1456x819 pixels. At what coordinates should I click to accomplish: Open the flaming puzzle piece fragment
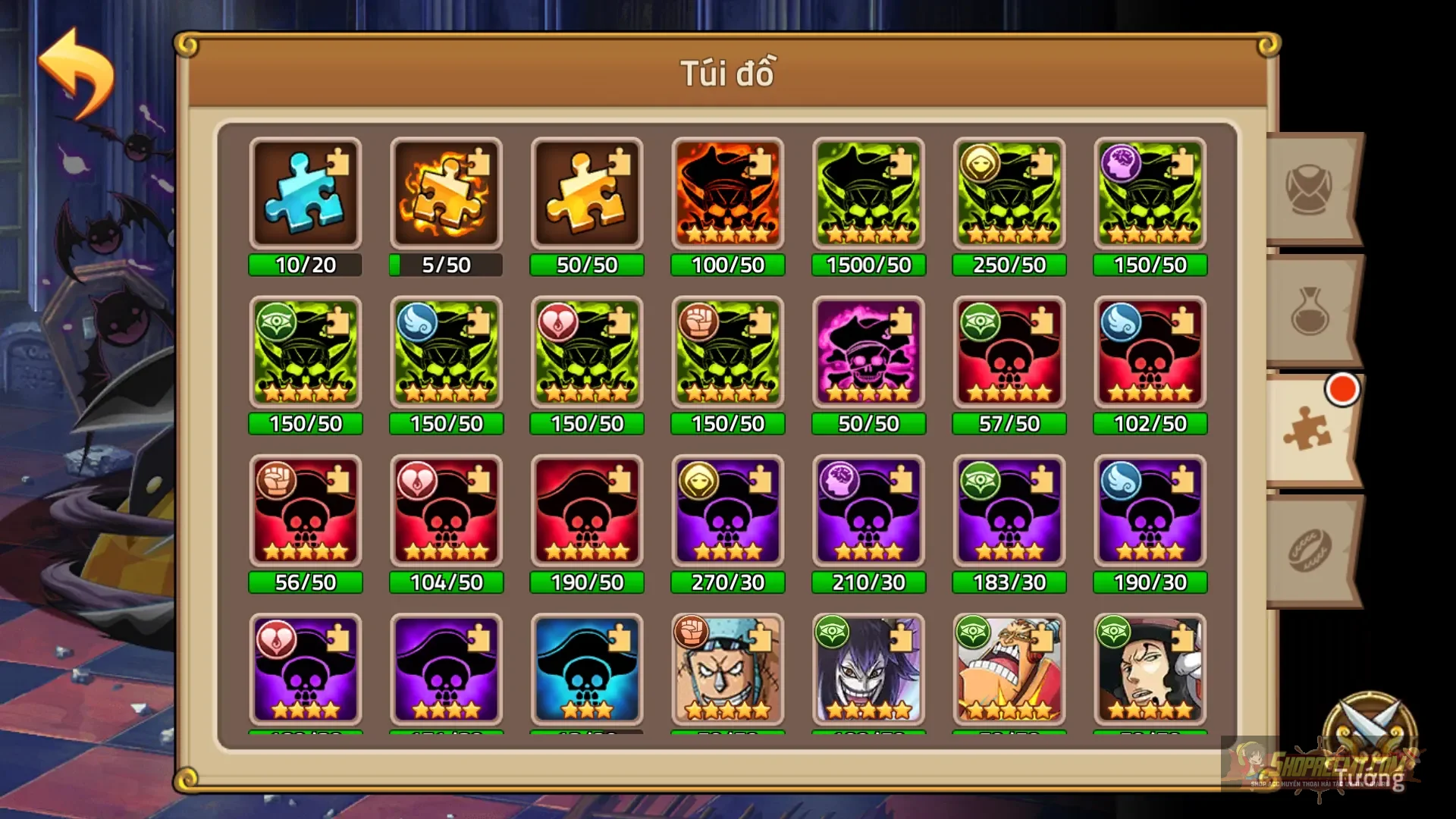pos(446,193)
